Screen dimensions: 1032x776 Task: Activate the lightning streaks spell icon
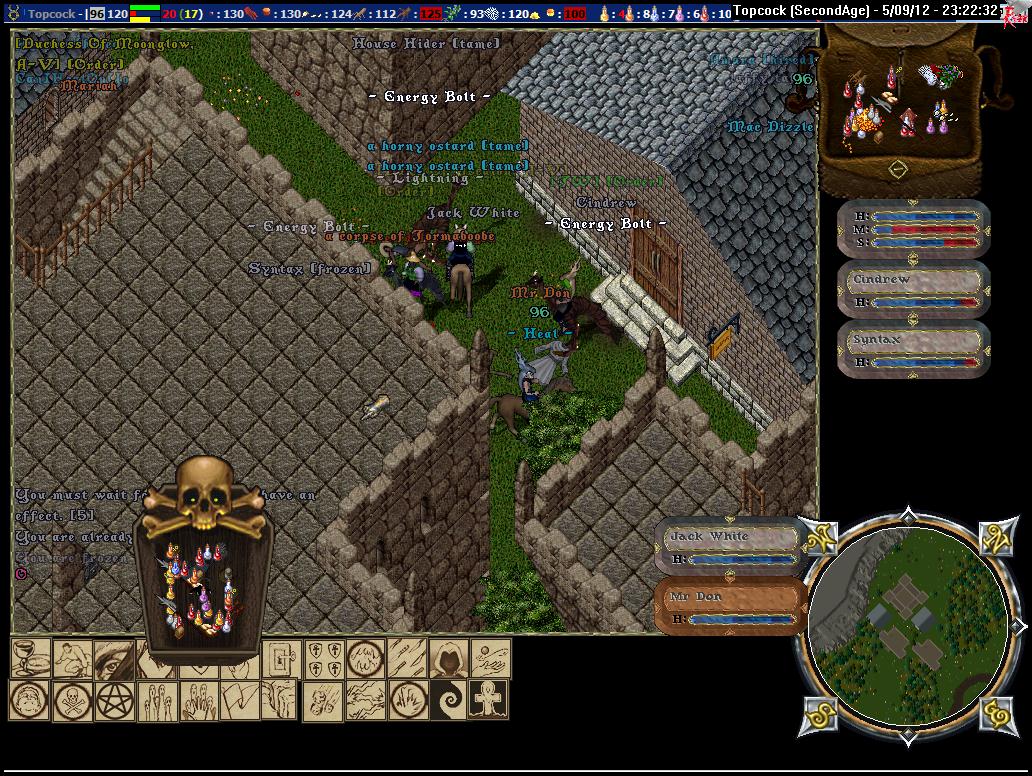click(365, 699)
